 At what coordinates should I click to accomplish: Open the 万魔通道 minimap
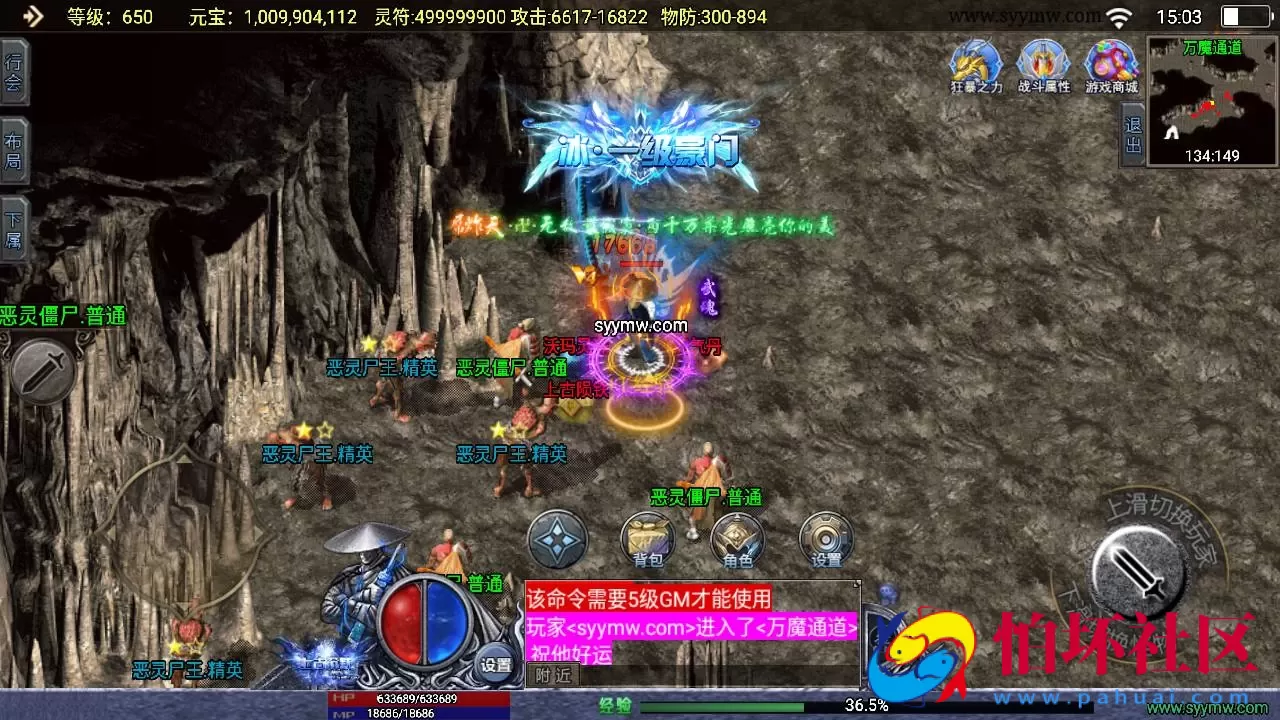pos(1212,101)
